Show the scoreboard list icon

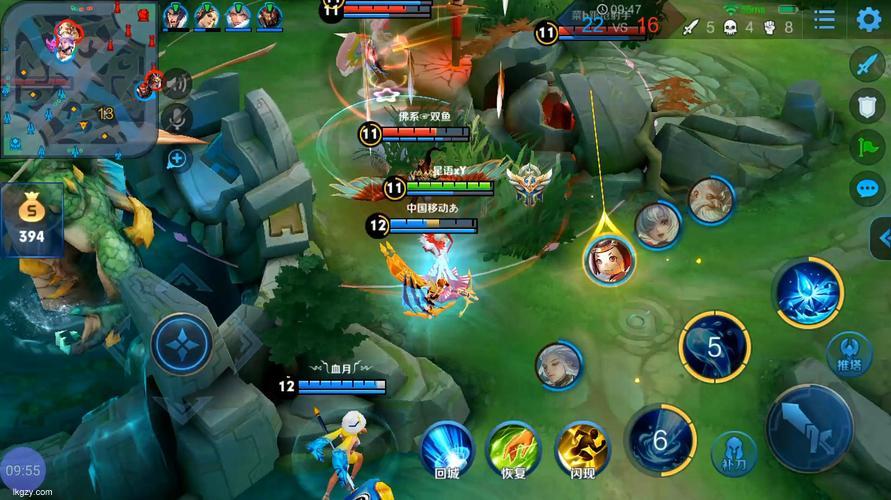pyautogui.click(x=825, y=20)
